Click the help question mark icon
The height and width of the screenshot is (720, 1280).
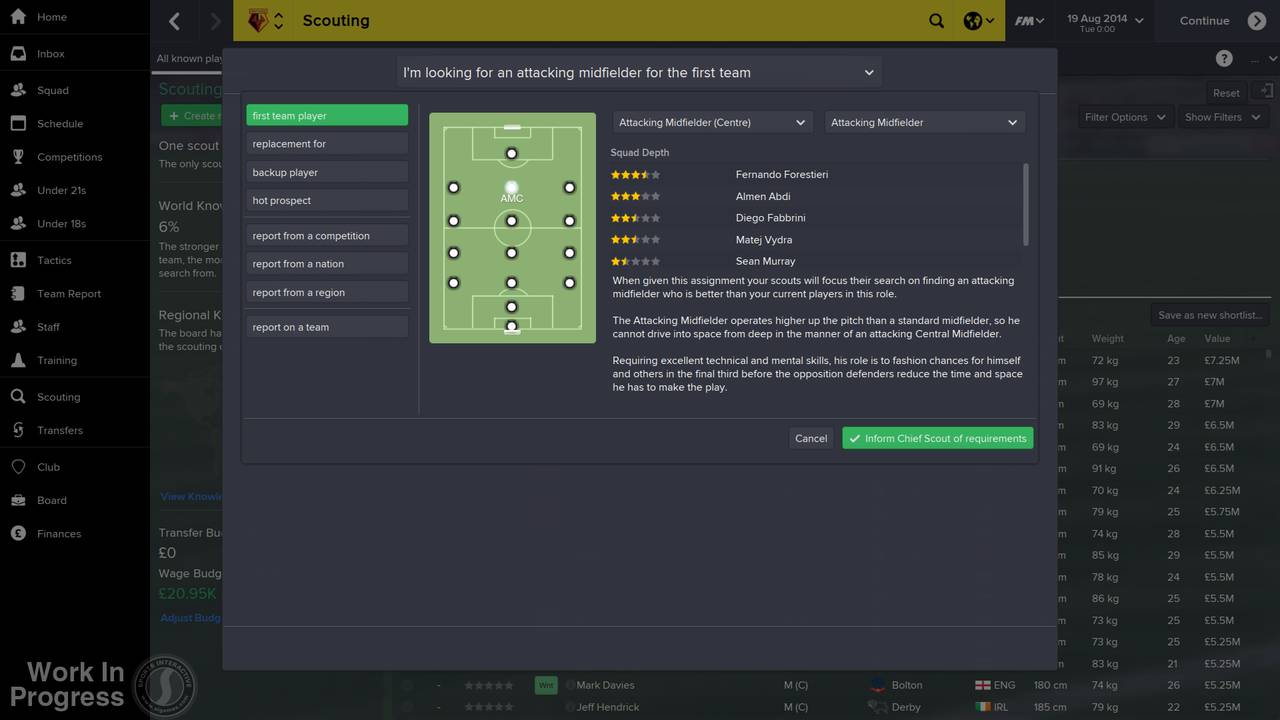tap(1224, 58)
